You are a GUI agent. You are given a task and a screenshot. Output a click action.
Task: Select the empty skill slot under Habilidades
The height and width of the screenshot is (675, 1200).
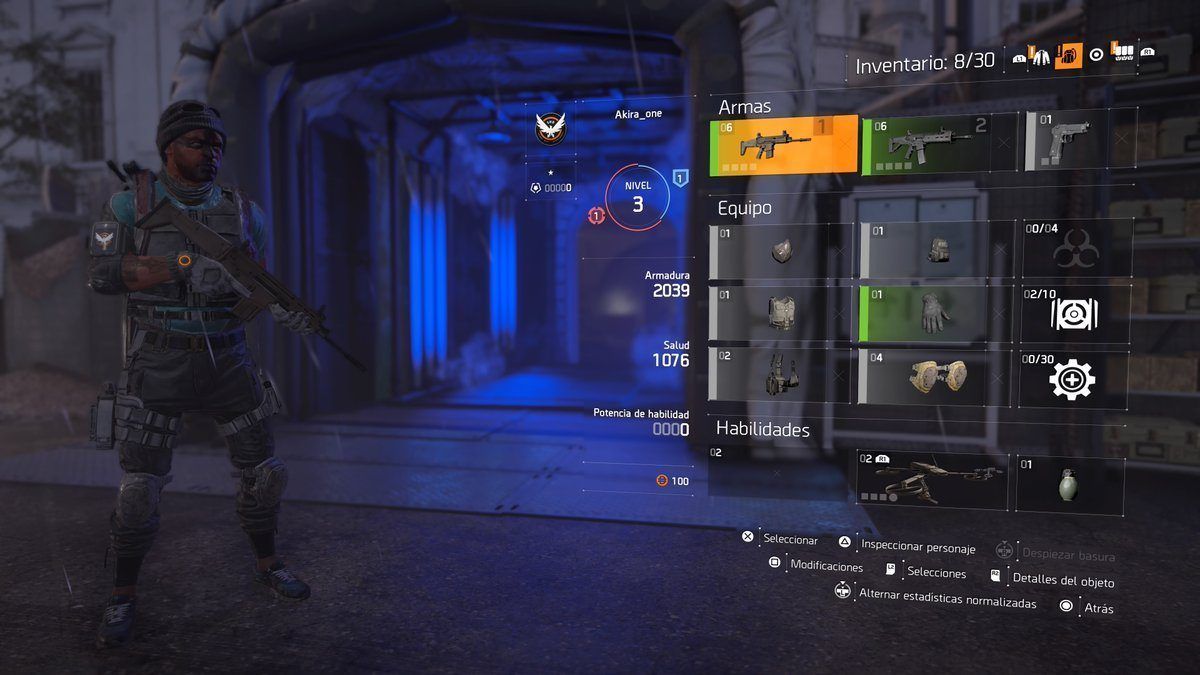click(x=777, y=474)
